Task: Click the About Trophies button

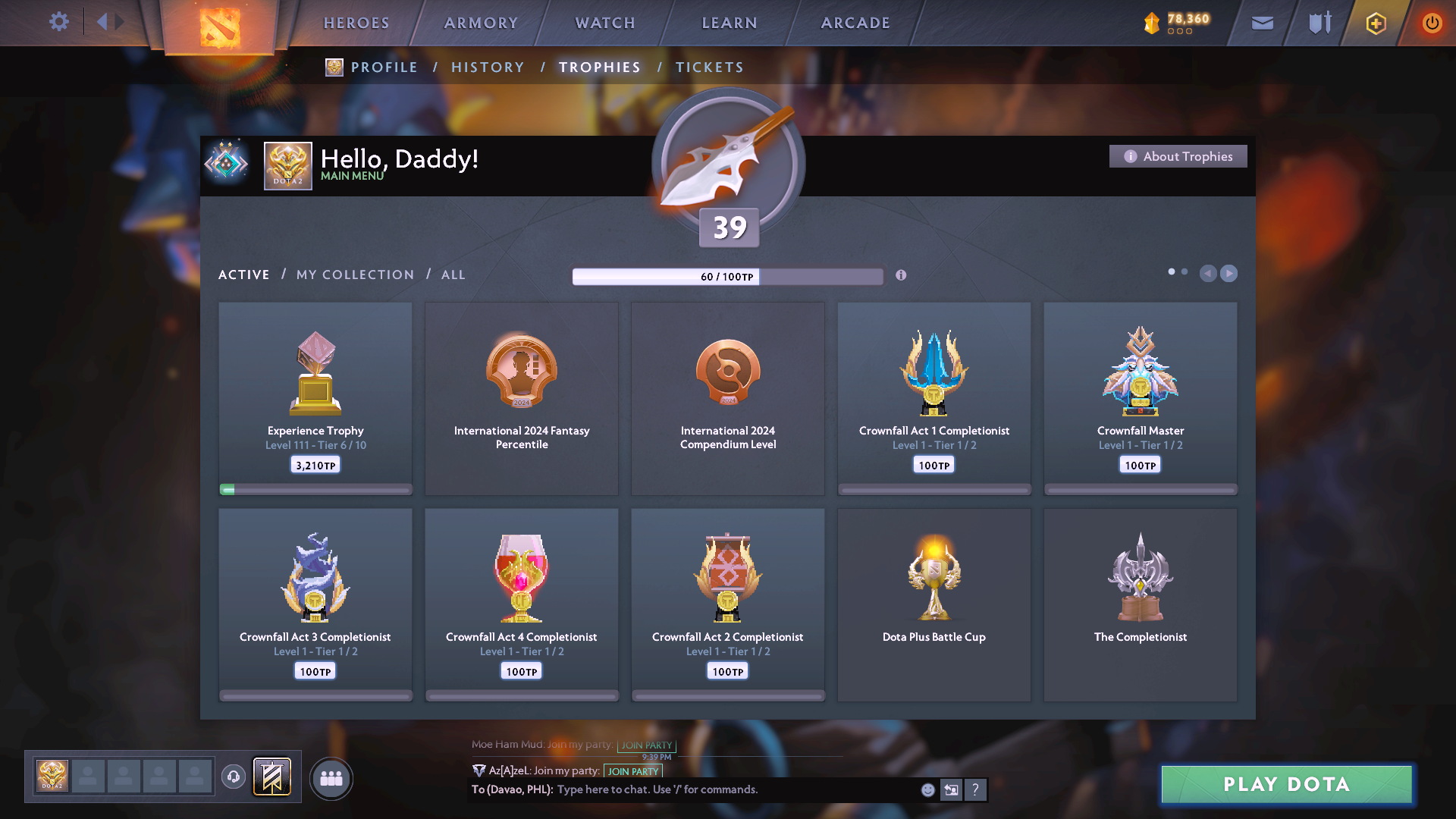Action: [1178, 156]
